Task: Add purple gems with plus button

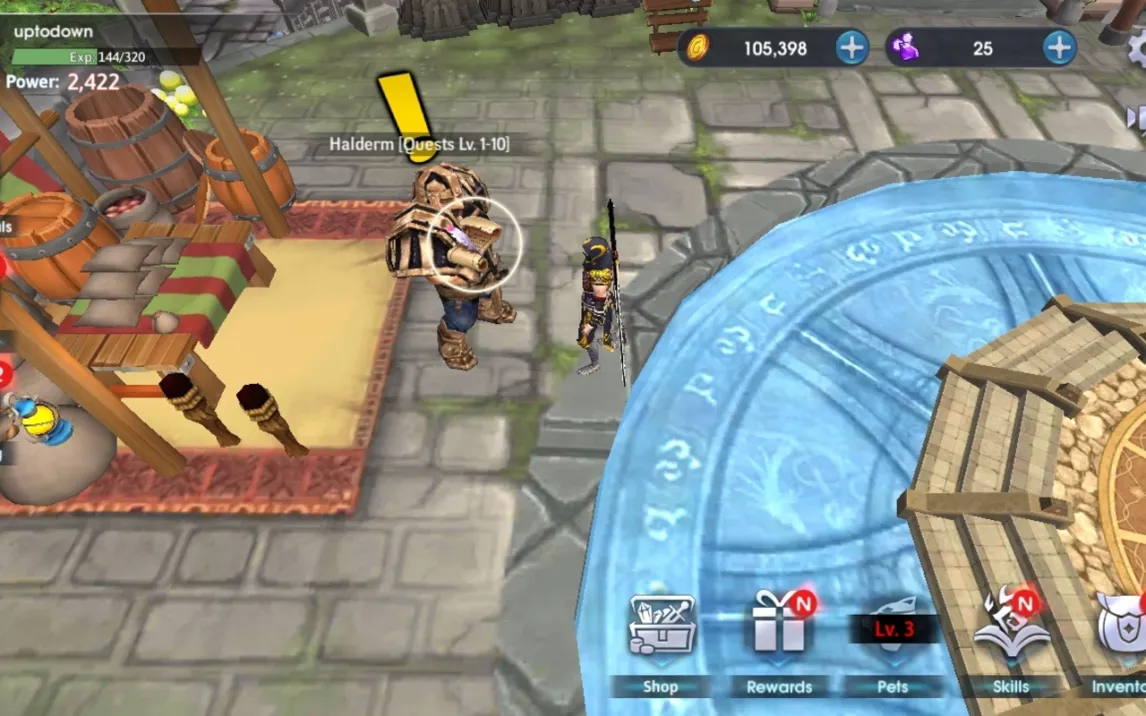Action: coord(1059,47)
